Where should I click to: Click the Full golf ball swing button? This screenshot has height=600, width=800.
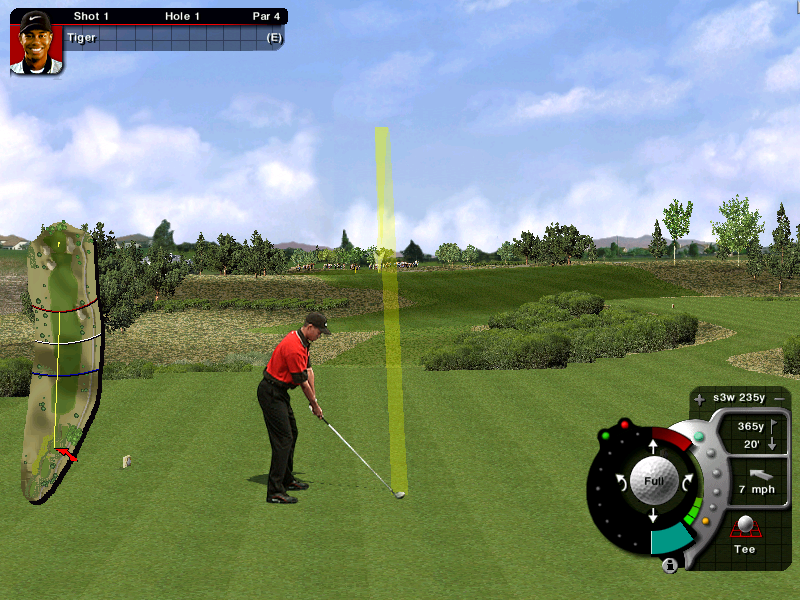click(652, 480)
